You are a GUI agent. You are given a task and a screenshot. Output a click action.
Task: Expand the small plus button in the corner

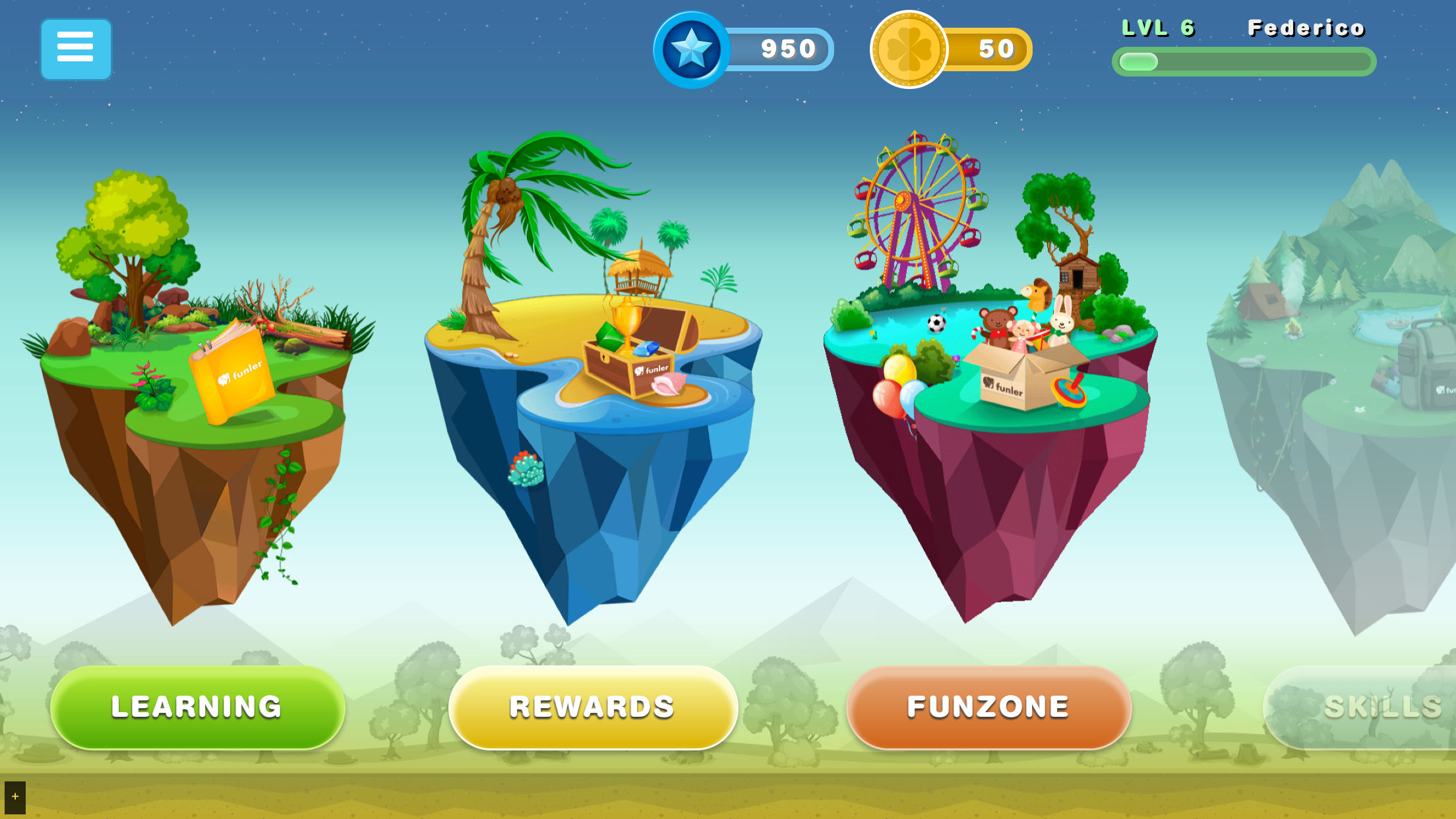point(15,797)
